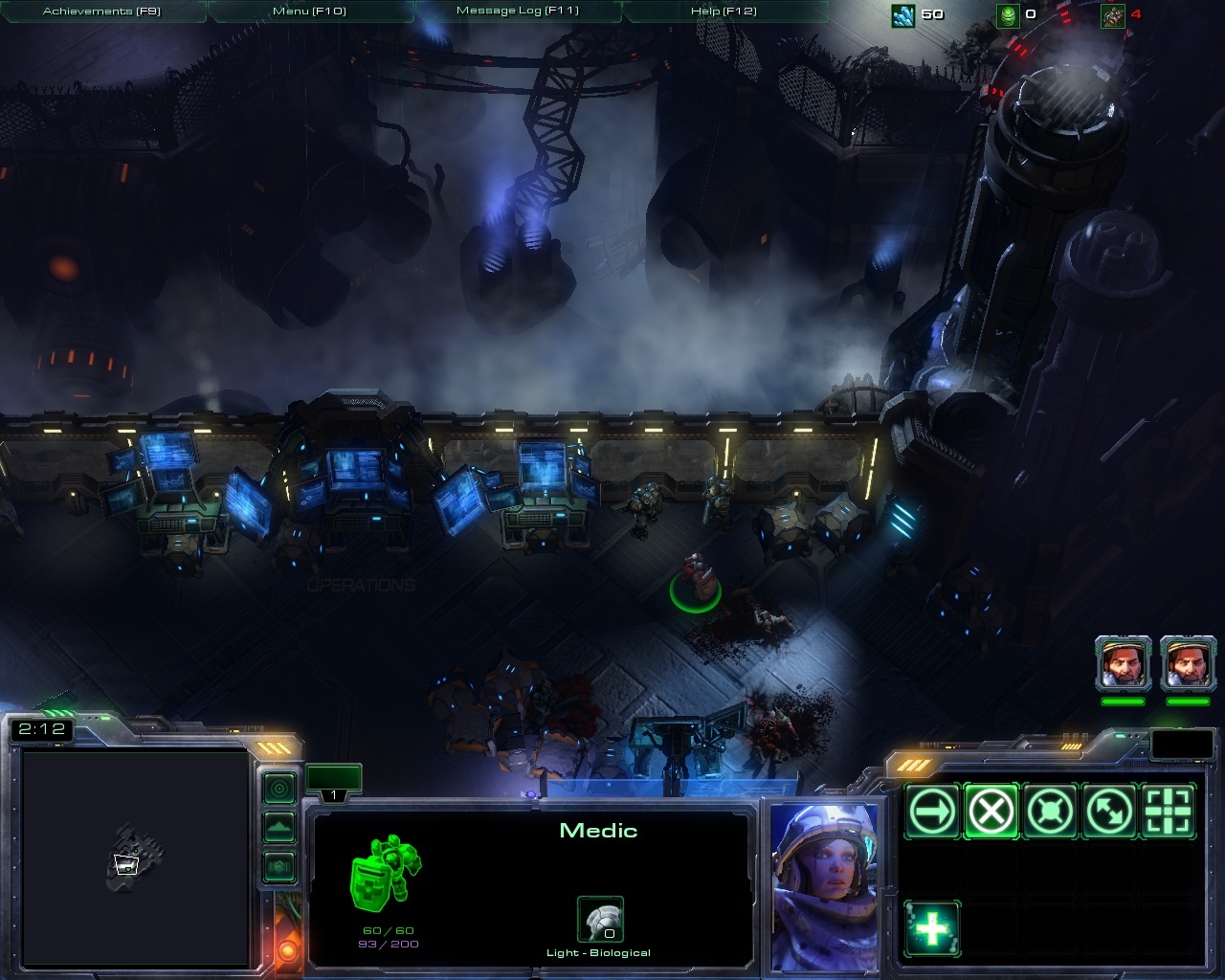Select control group 1 tab
The width and height of the screenshot is (1225, 980).
point(333,781)
